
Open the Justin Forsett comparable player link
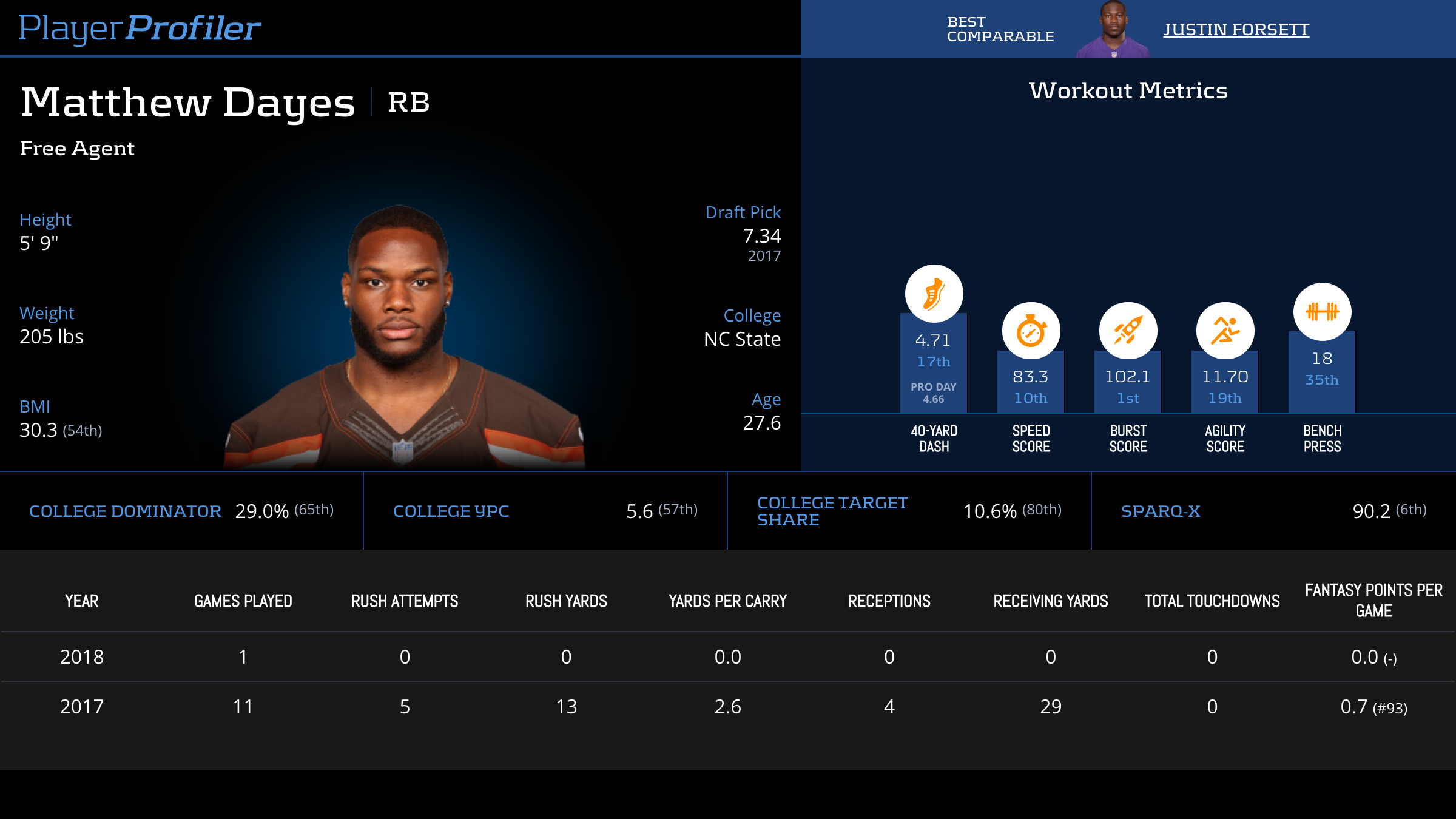coord(1236,30)
